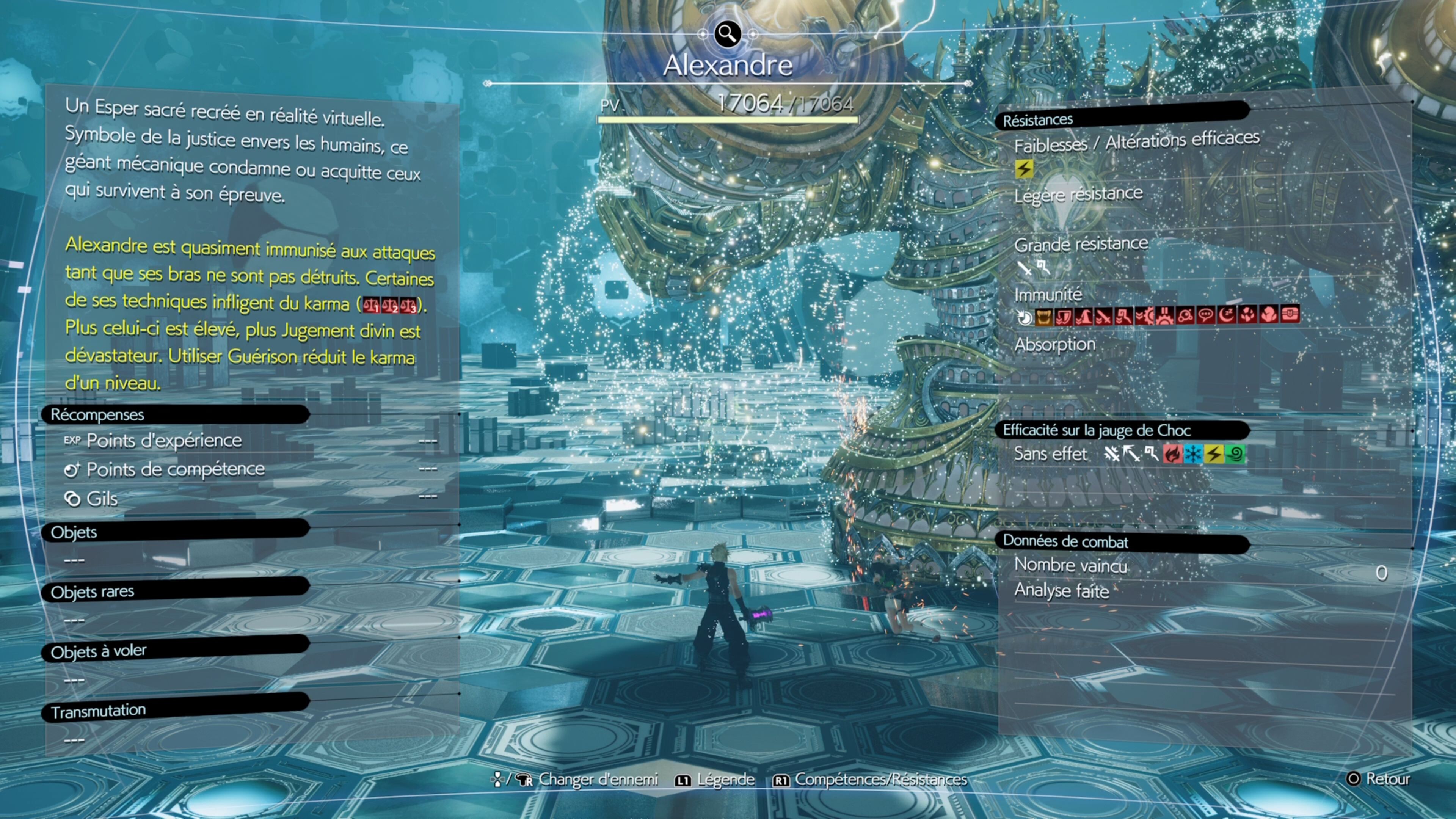Screen dimensions: 1456x819
Task: Choose the Objets section header
Action: (x=74, y=532)
